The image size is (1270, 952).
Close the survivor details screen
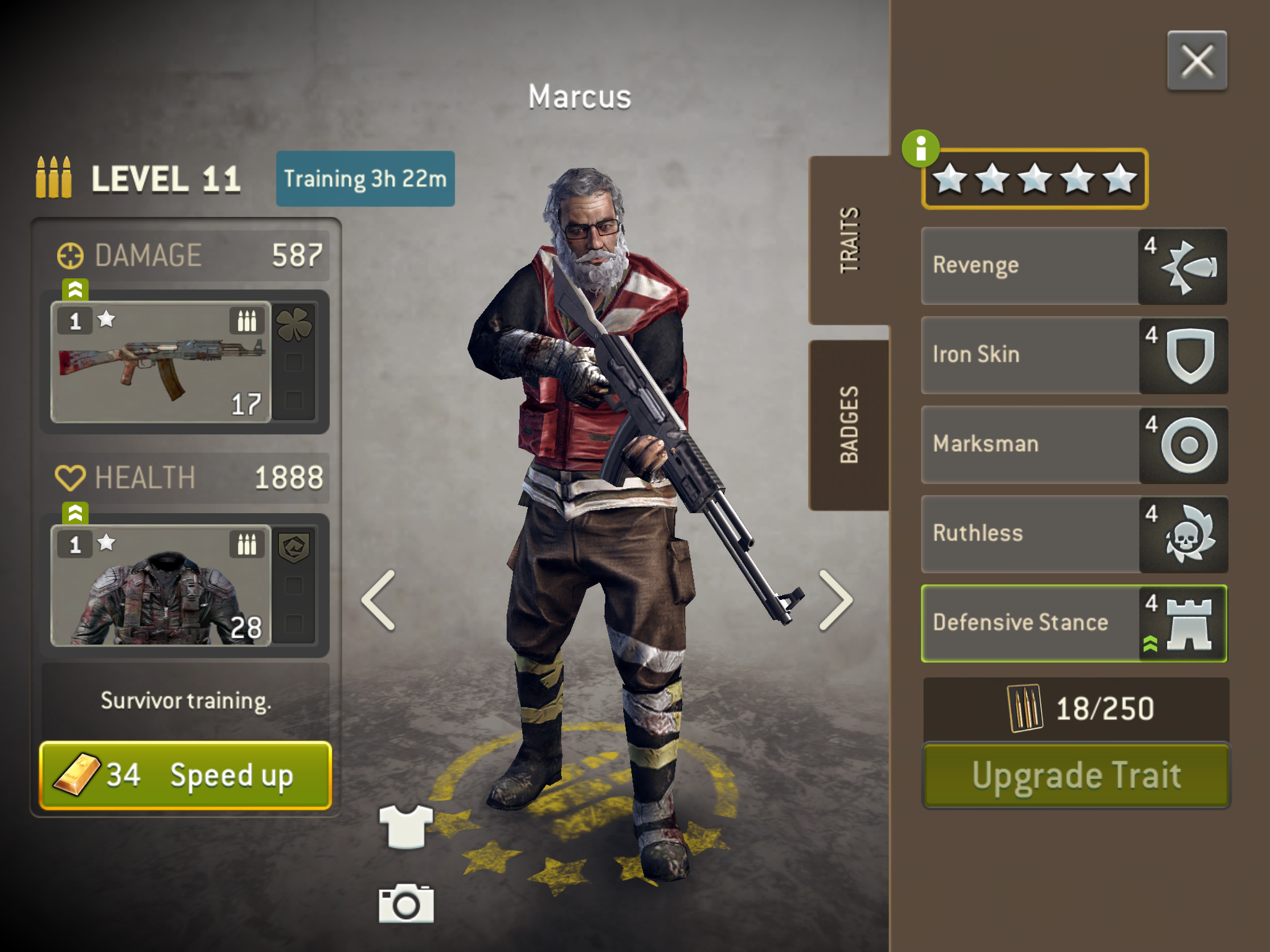[x=1196, y=61]
